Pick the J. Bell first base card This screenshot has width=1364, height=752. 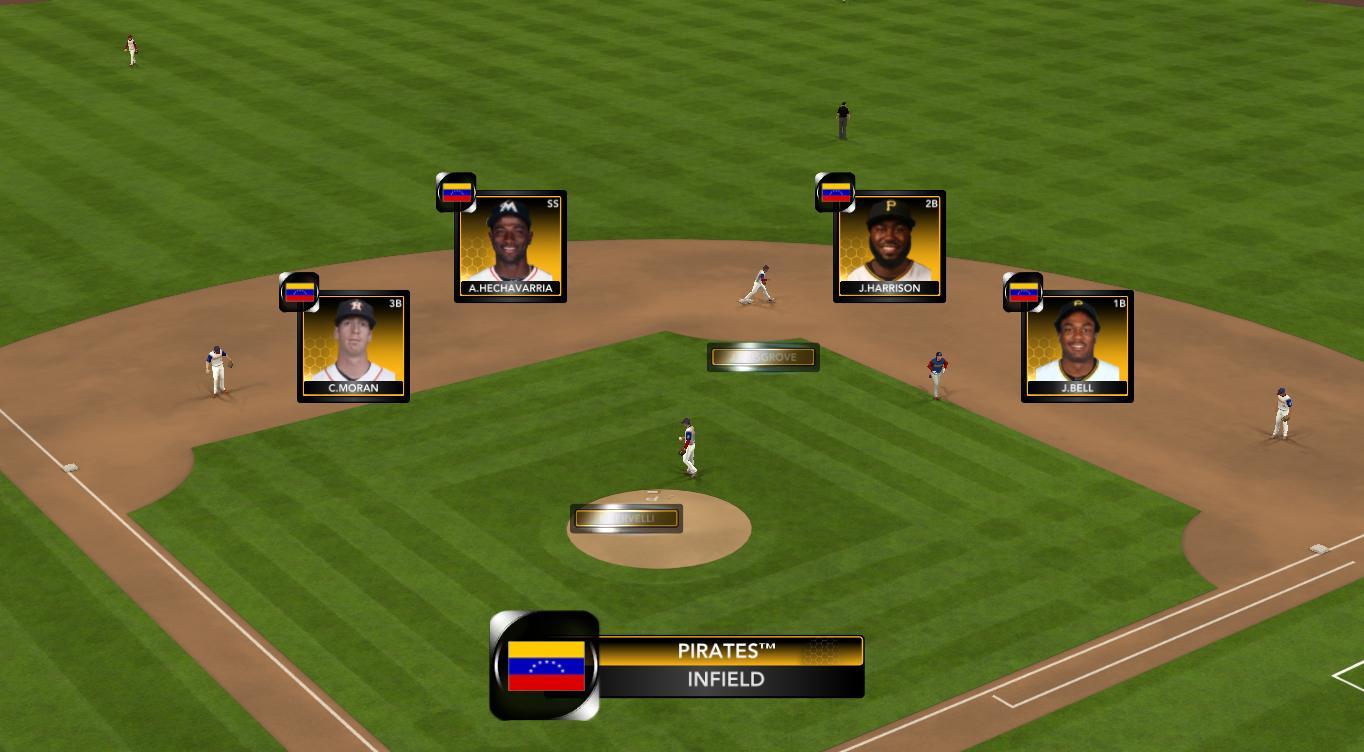[x=1077, y=346]
